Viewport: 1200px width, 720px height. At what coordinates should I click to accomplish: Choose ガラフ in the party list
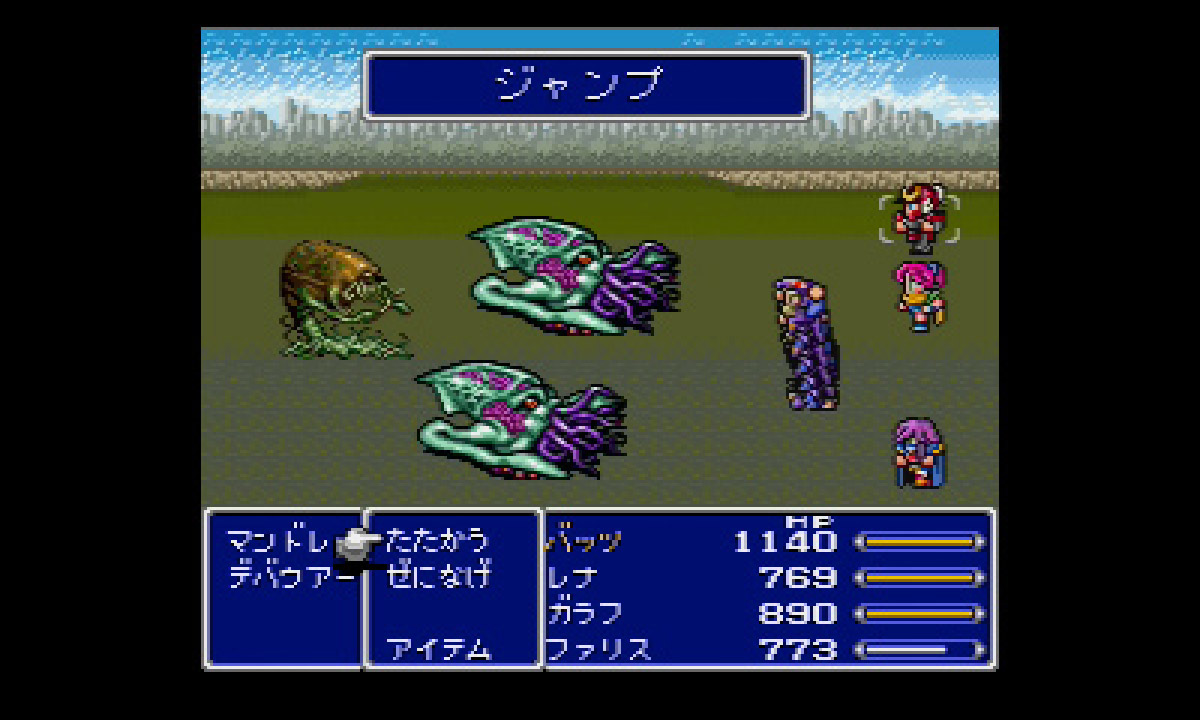click(x=586, y=614)
